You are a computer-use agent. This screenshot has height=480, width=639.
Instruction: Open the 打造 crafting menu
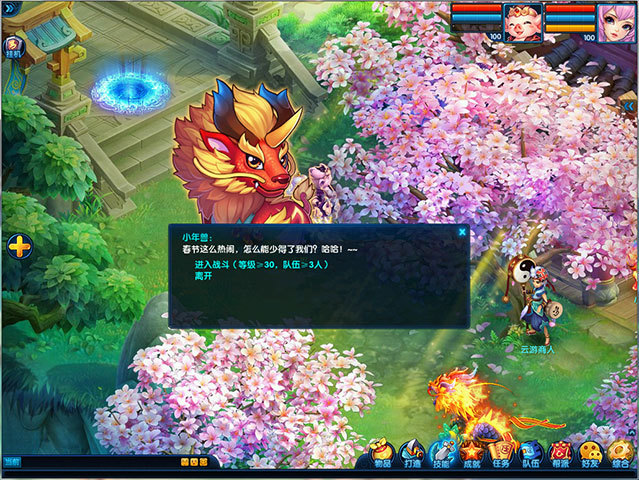click(x=411, y=453)
